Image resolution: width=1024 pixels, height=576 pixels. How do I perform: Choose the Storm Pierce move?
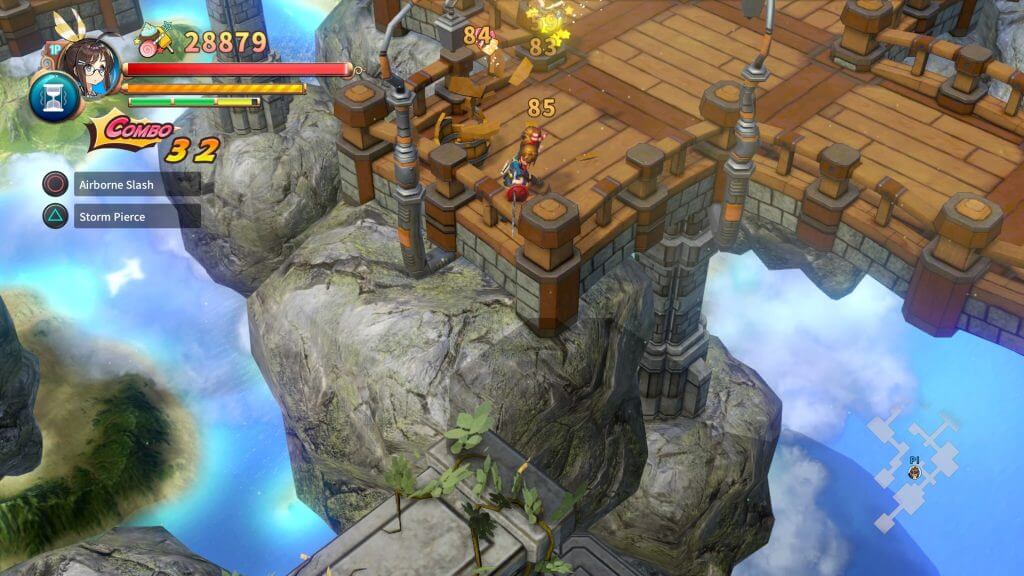(x=122, y=216)
